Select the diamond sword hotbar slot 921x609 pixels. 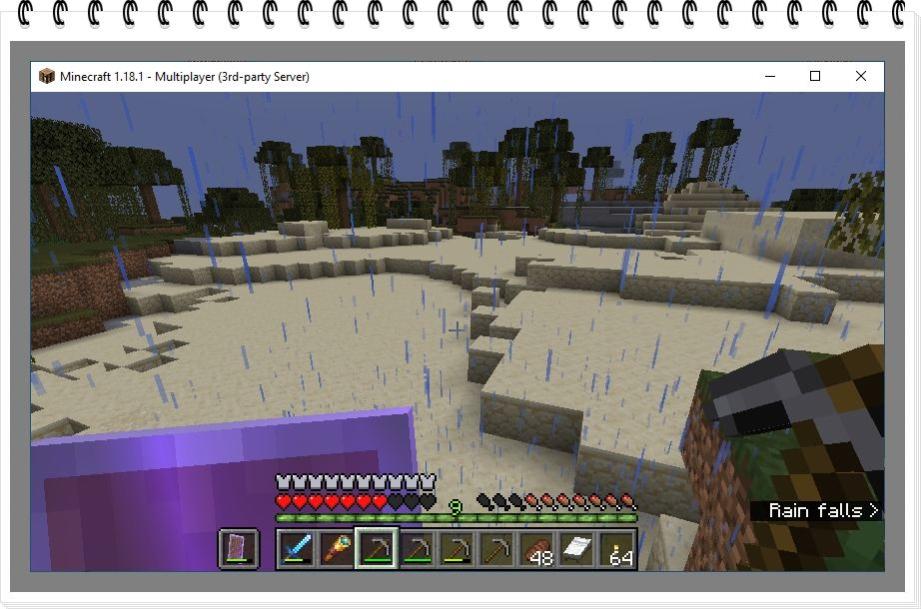point(295,549)
